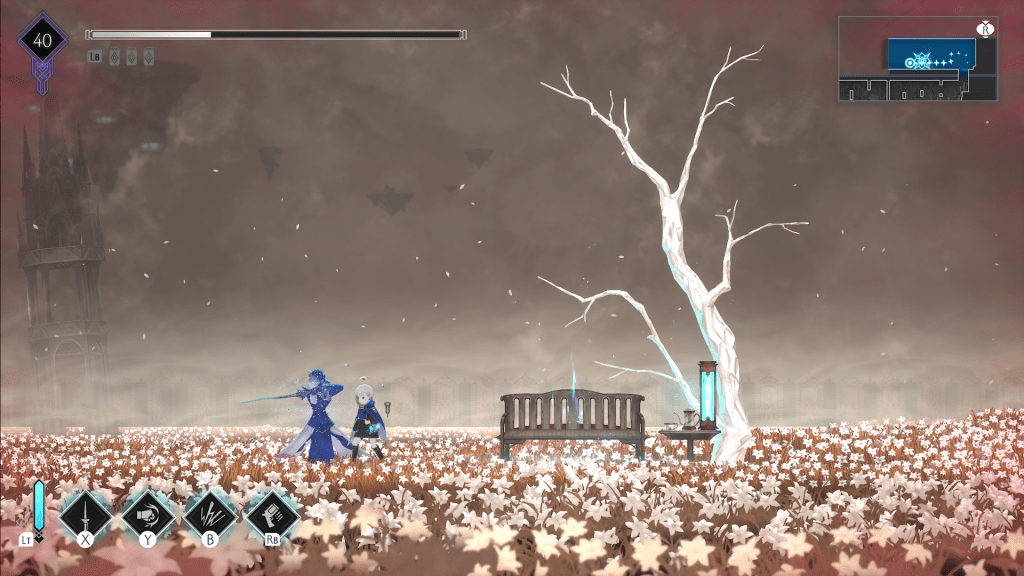Click the player level 40 diamond badge
The width and height of the screenshot is (1024, 576).
coord(42,41)
